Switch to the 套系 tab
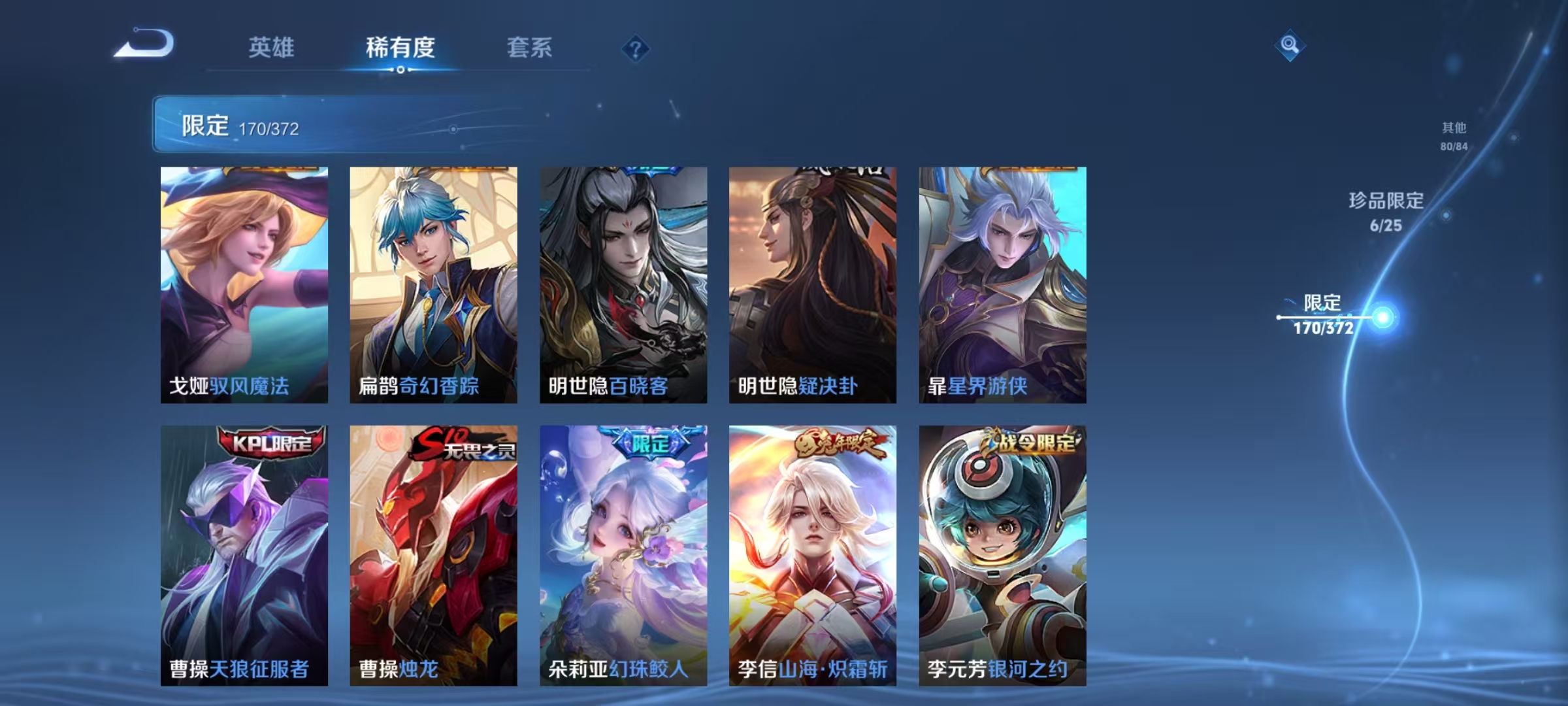The height and width of the screenshot is (706, 1568). point(529,47)
